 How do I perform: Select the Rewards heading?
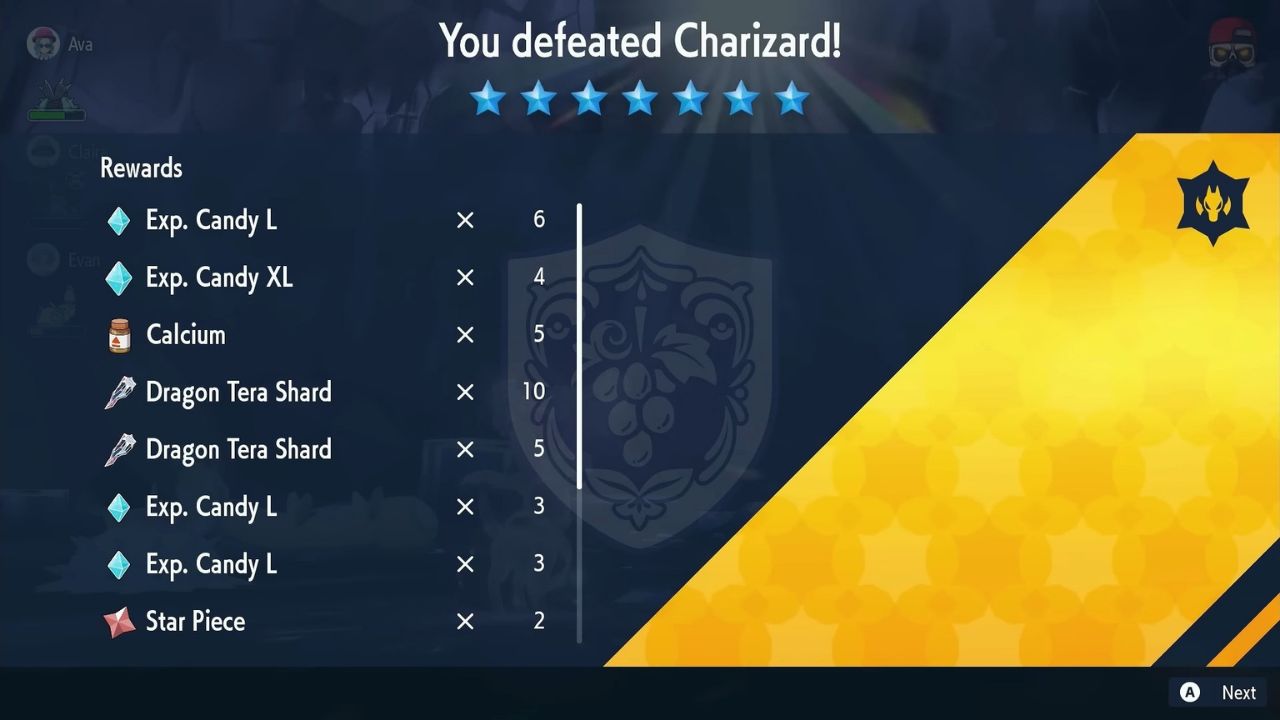(140, 168)
